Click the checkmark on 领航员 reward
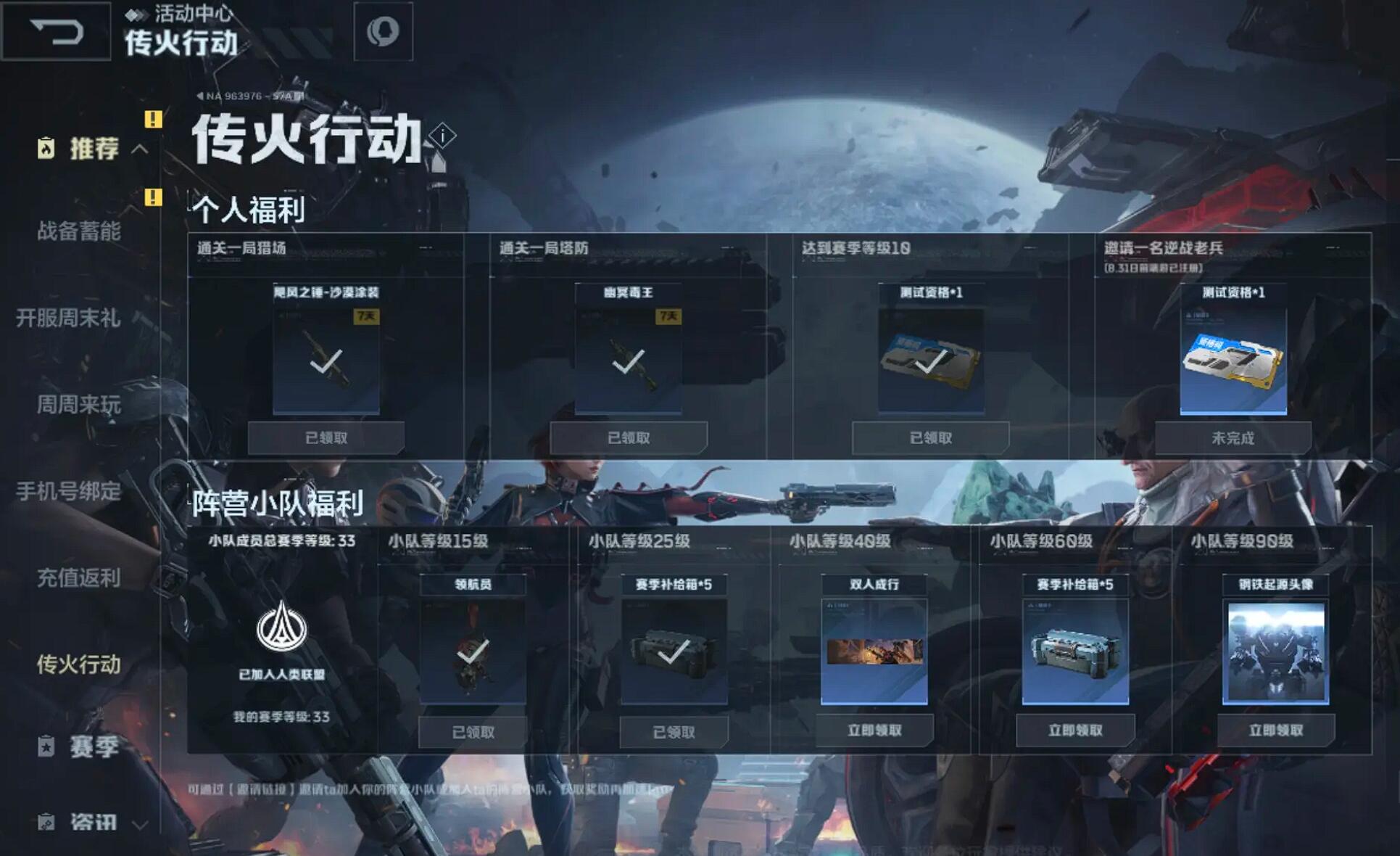The width and height of the screenshot is (1400, 856). [x=473, y=657]
